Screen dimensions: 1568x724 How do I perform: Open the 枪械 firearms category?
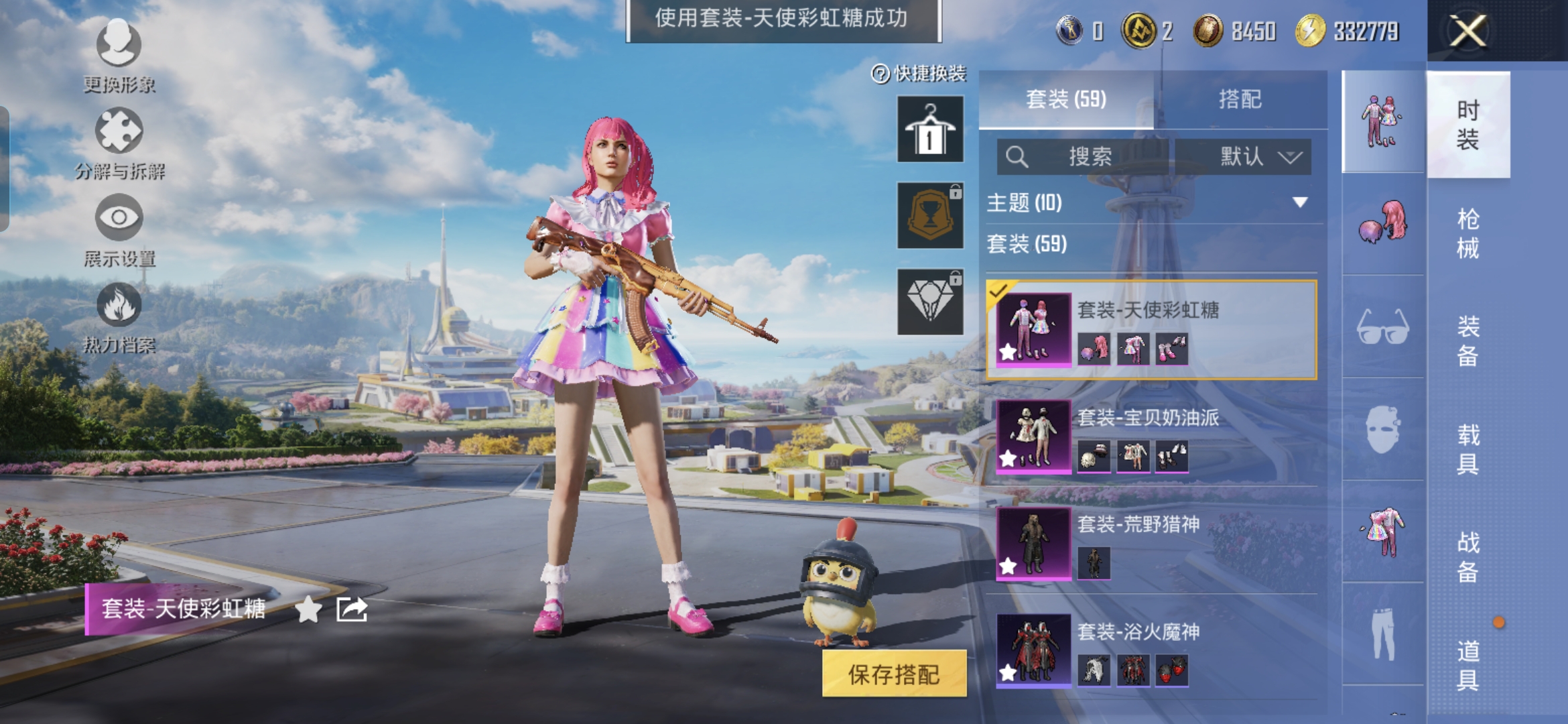(1467, 233)
